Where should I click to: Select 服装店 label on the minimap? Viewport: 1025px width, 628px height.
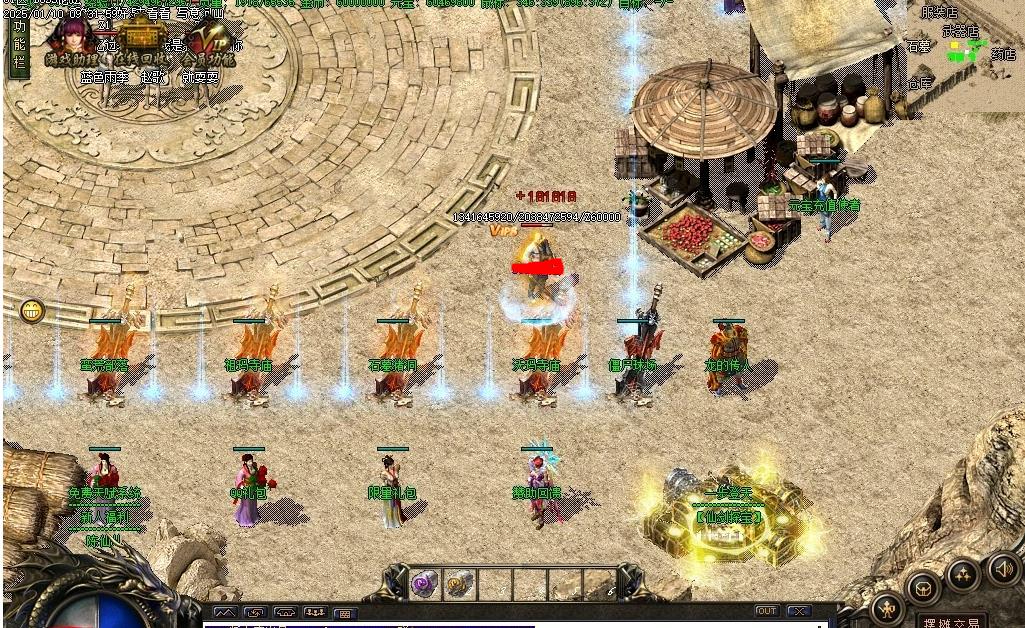(x=939, y=13)
